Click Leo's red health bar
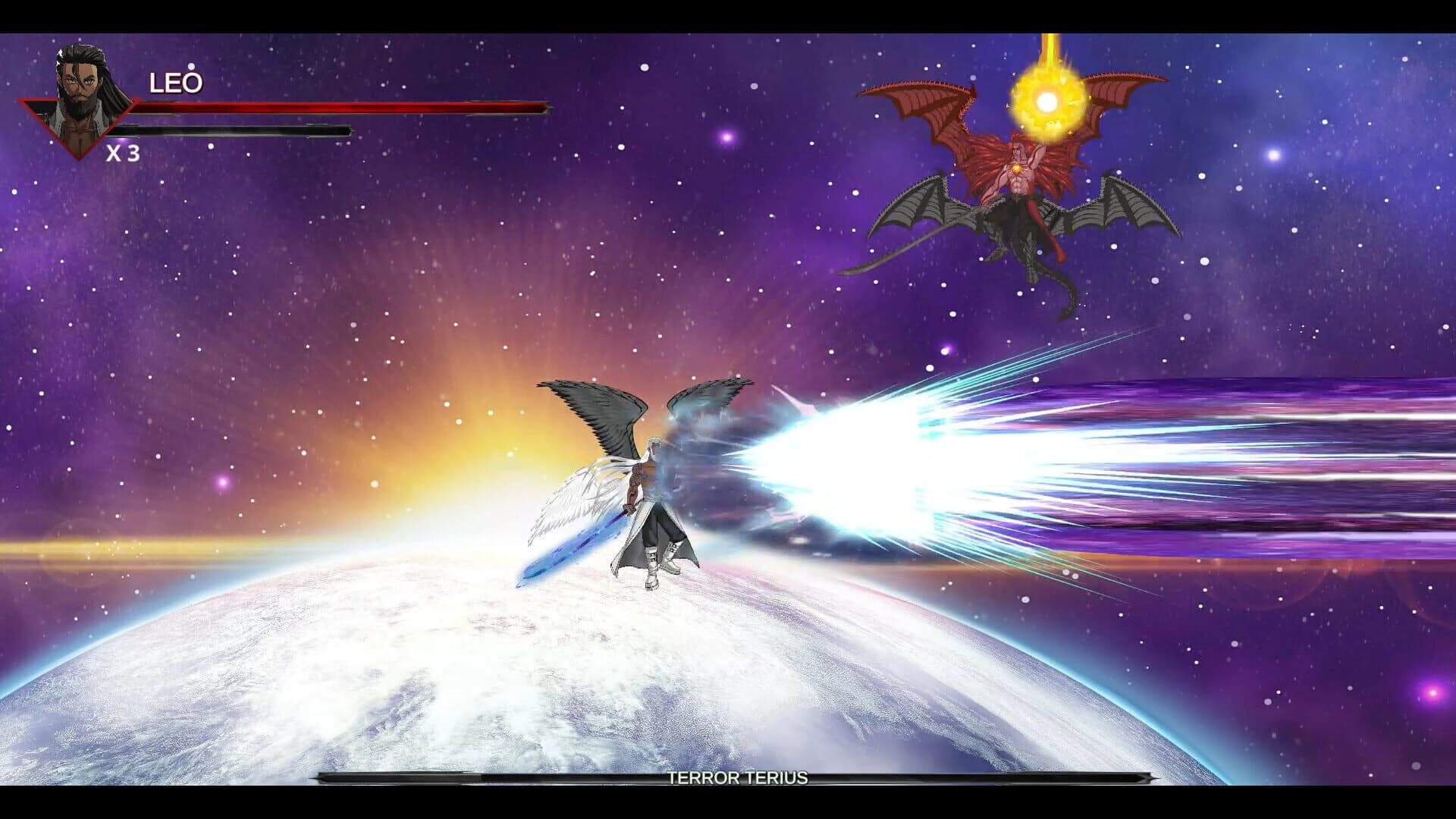 coord(341,108)
